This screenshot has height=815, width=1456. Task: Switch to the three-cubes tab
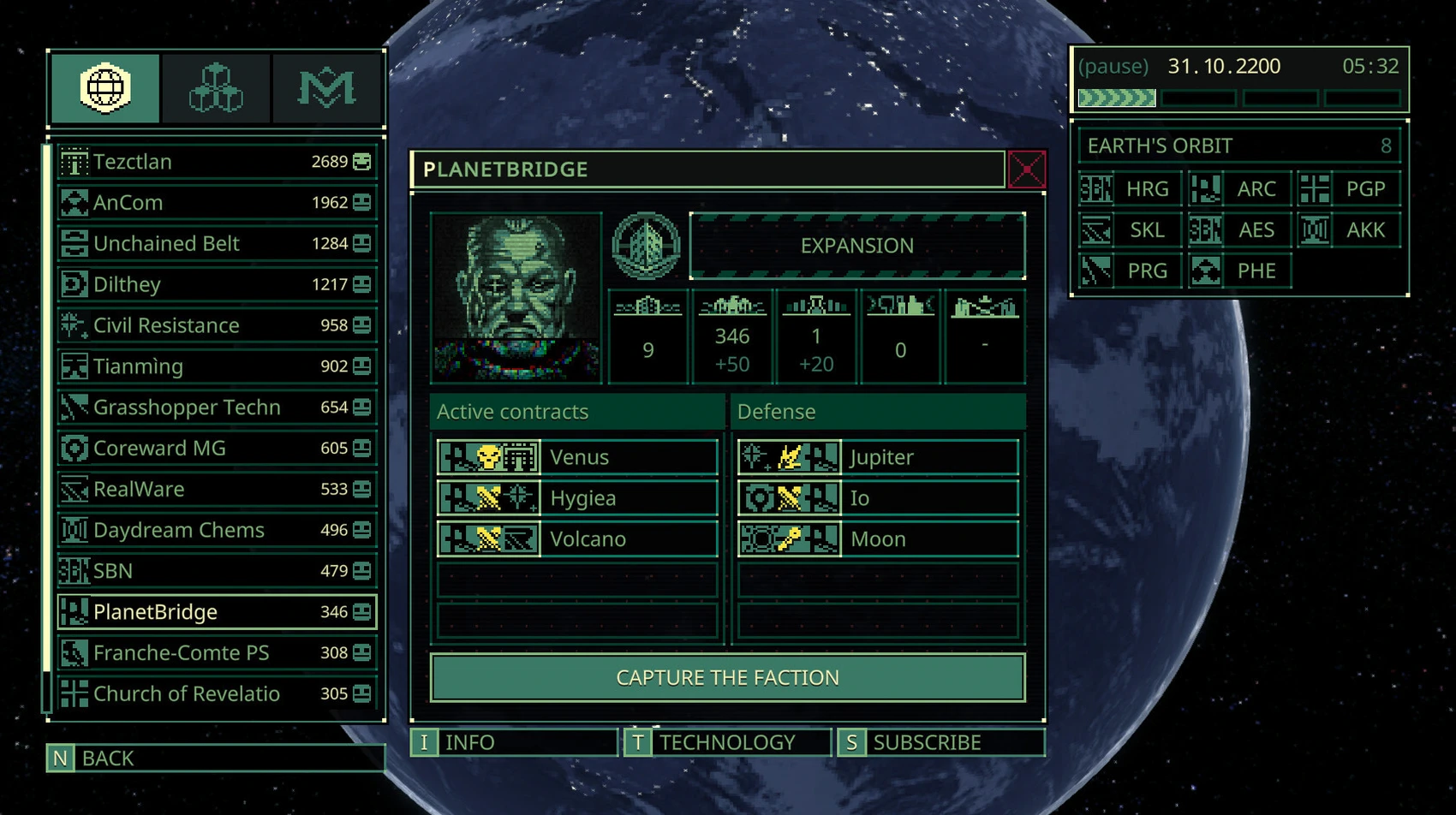click(216, 88)
